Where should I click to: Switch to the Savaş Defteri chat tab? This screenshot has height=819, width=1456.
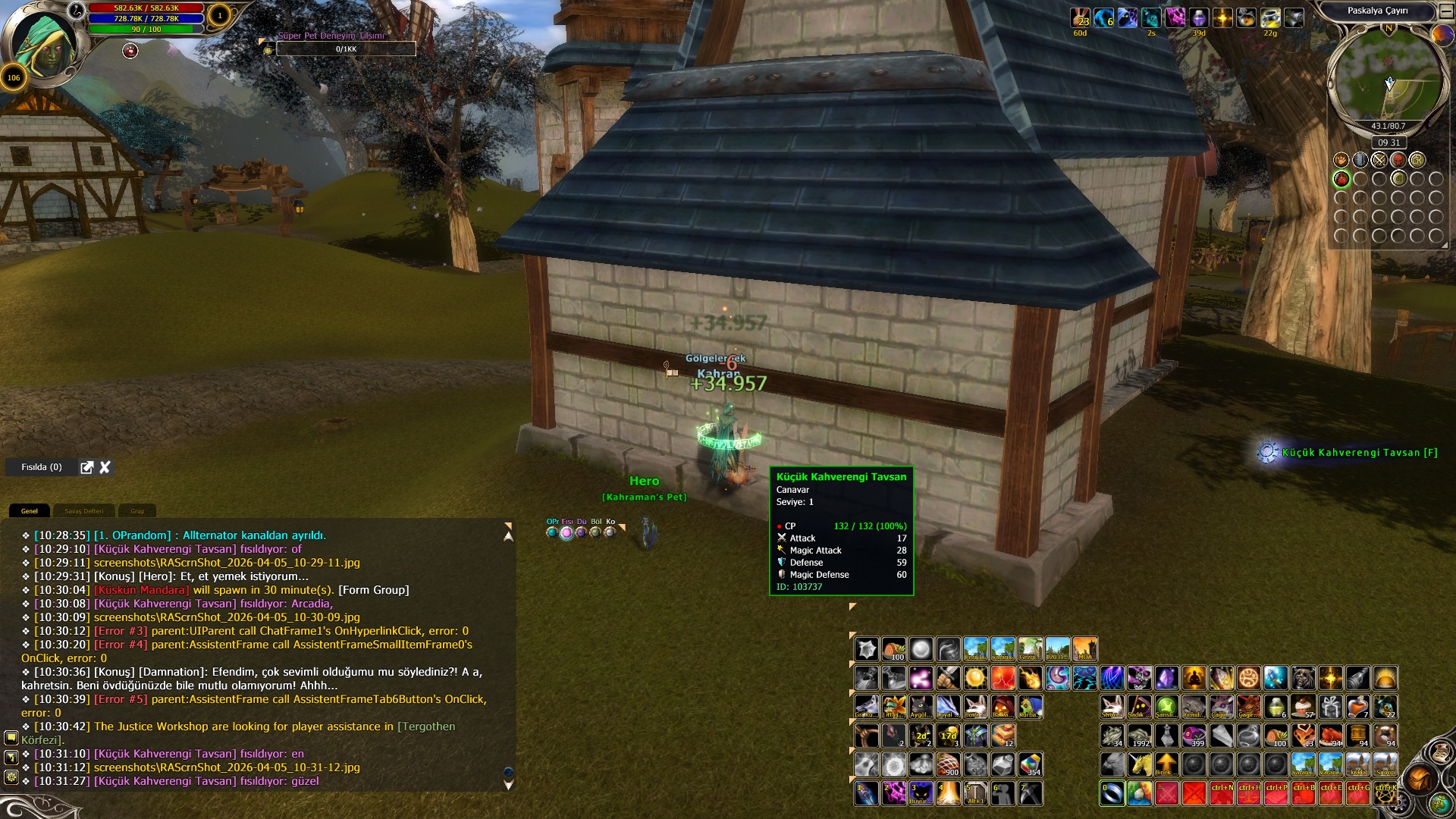pos(83,511)
